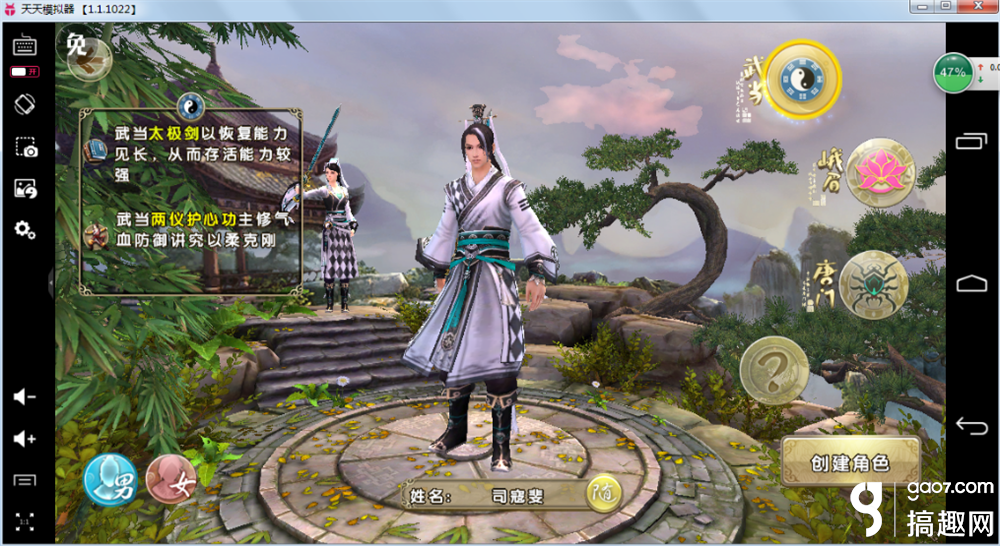Viewport: 1000px width, 546px height.
Task: Select male gender (男) button
Action: click(x=110, y=478)
